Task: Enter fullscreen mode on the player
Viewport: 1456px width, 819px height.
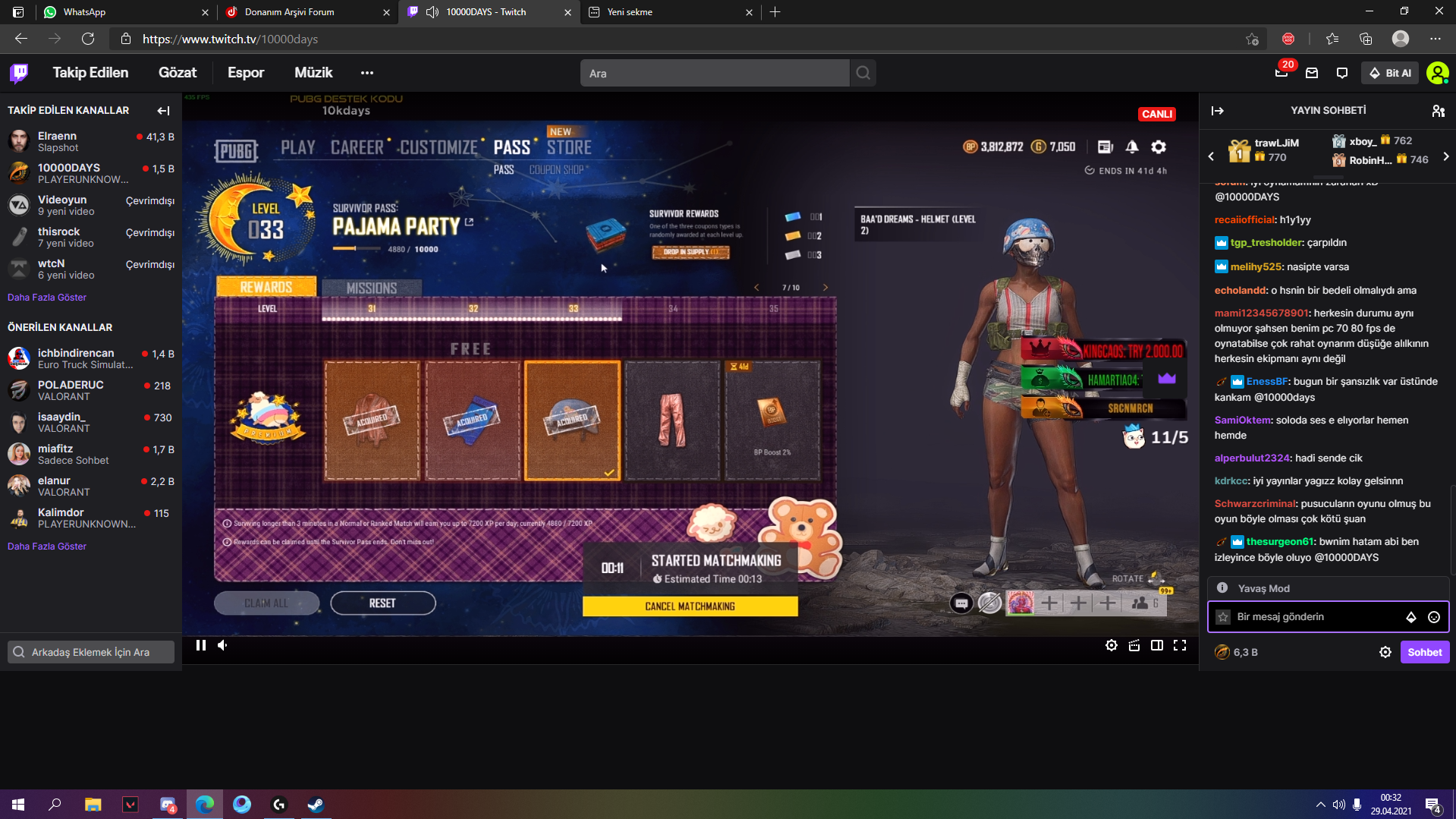Action: point(1181,645)
